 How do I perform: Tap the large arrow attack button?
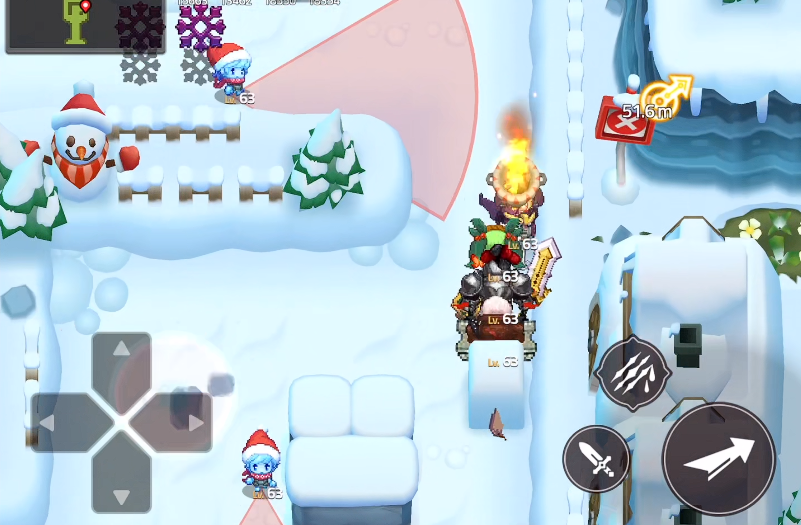tap(718, 459)
